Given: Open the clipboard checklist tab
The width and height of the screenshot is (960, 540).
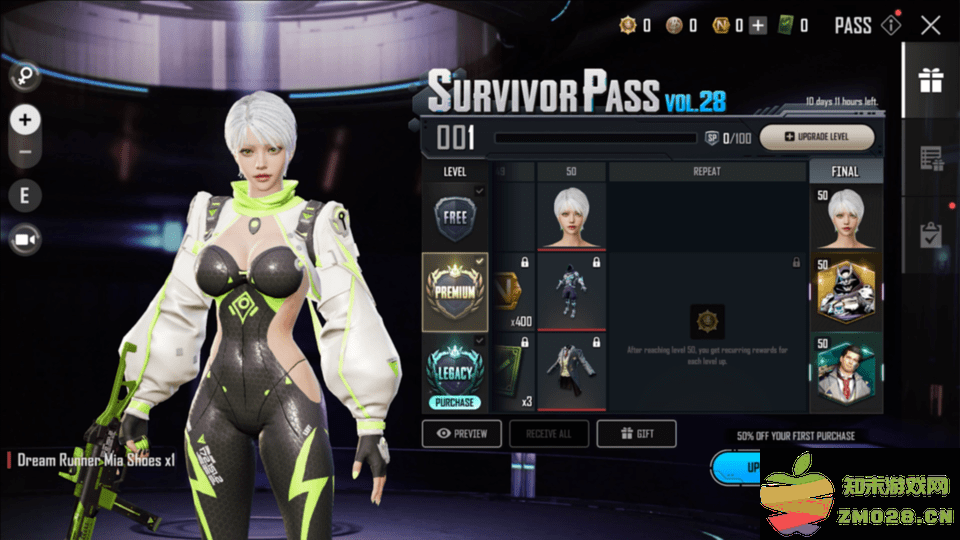Looking at the screenshot, I should tap(931, 234).
